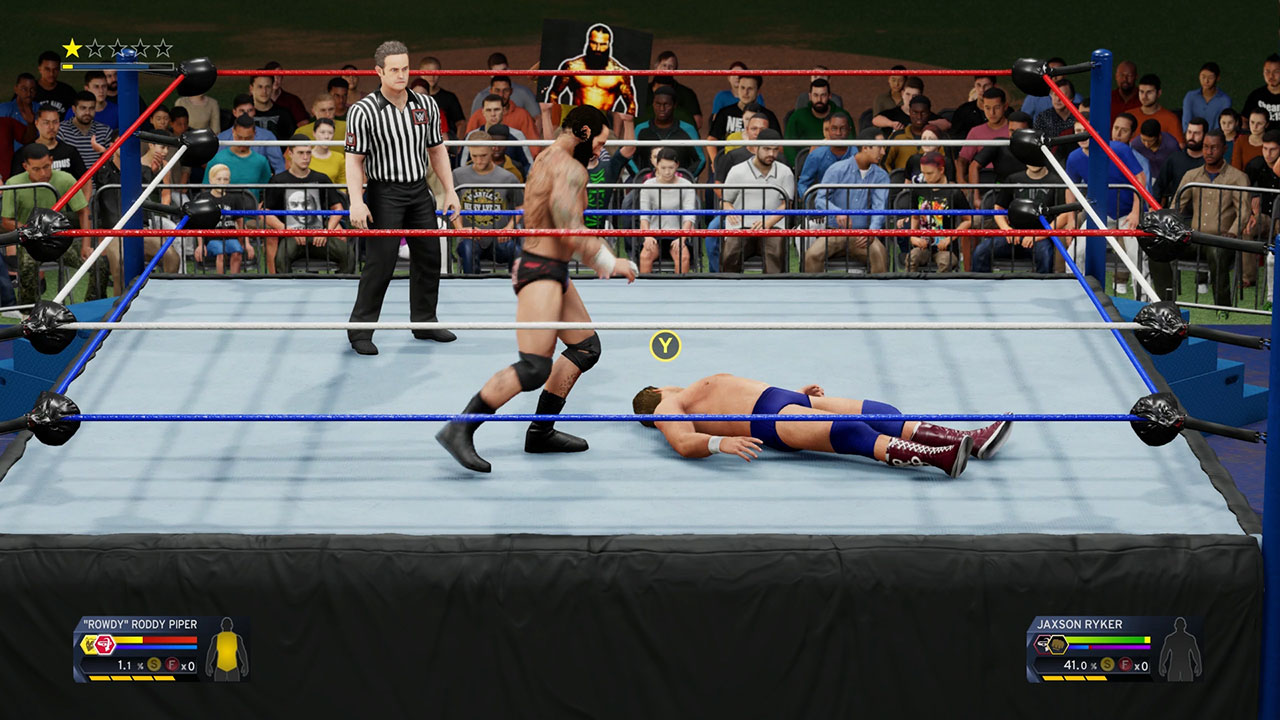Image resolution: width=1280 pixels, height=720 pixels.
Task: Toggle Piper's body damage silhouette display
Action: coord(227,651)
